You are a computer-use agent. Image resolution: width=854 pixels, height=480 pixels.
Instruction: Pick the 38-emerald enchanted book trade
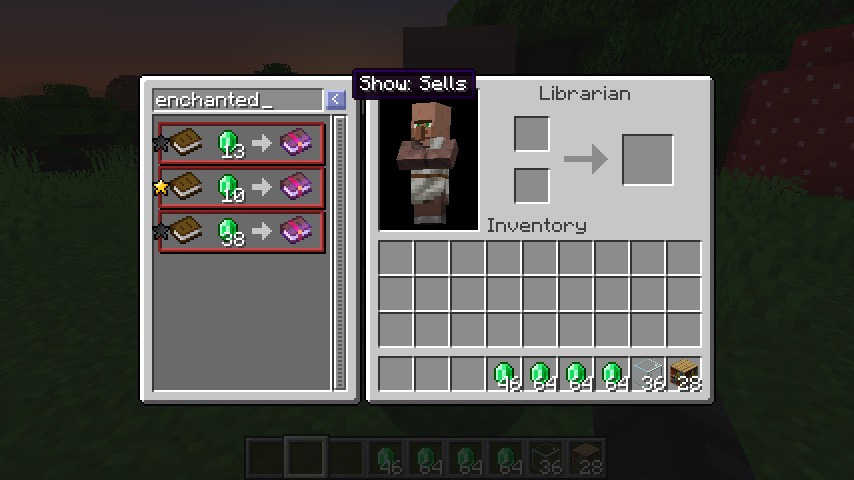coord(242,232)
